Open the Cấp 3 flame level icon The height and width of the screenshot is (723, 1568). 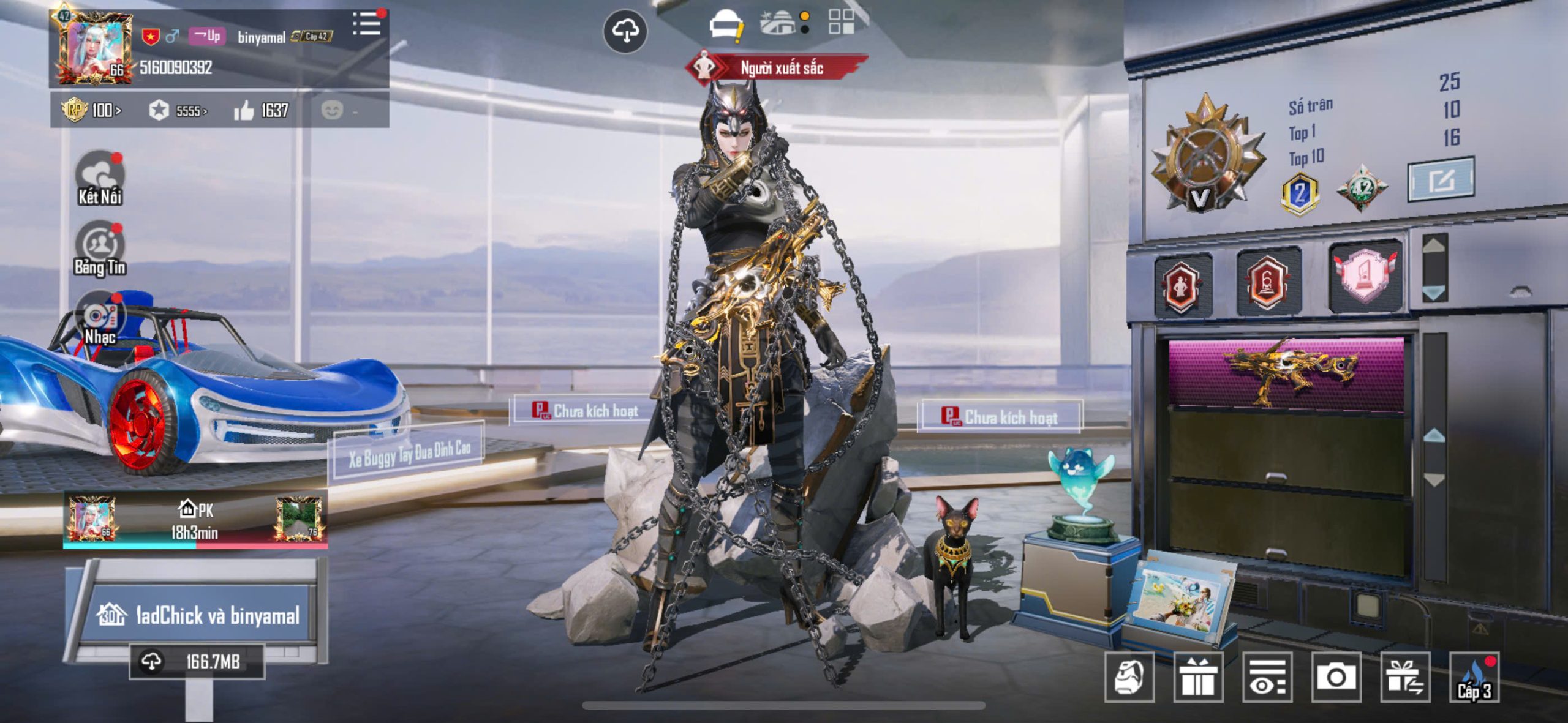point(1474,677)
